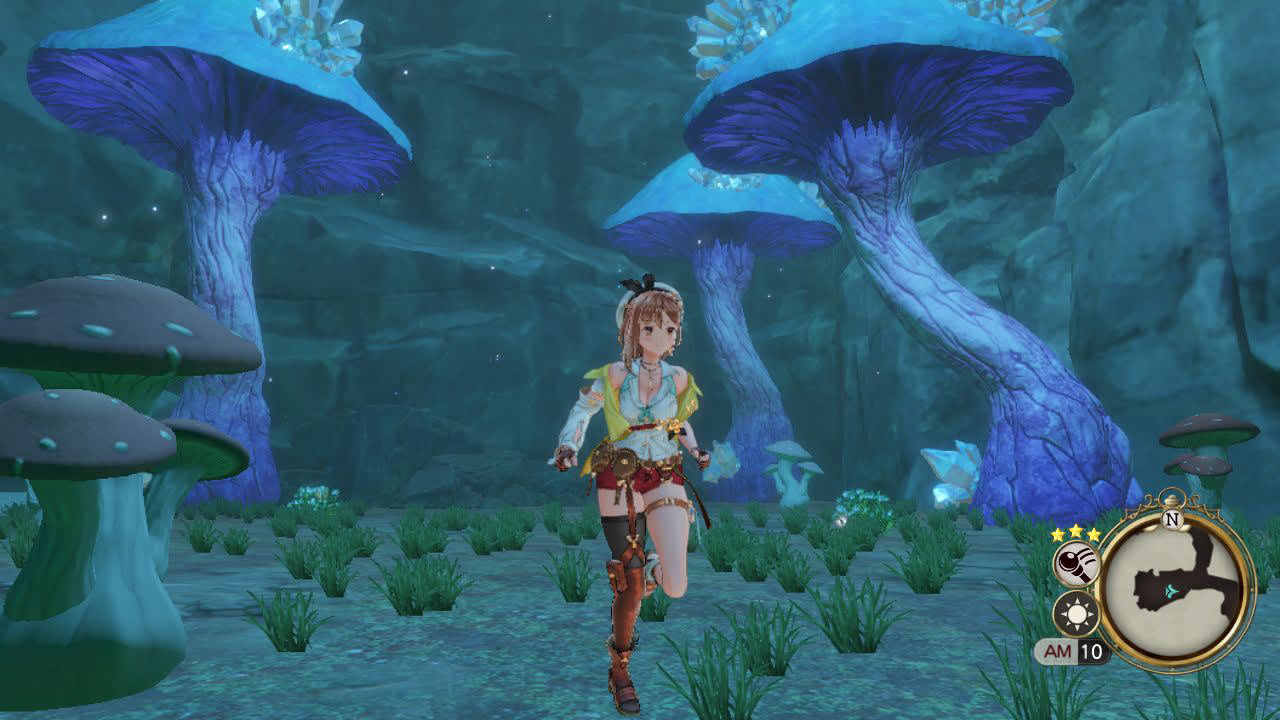Click the number 10 in the time display
Viewport: 1280px width, 720px height.
1090,651
